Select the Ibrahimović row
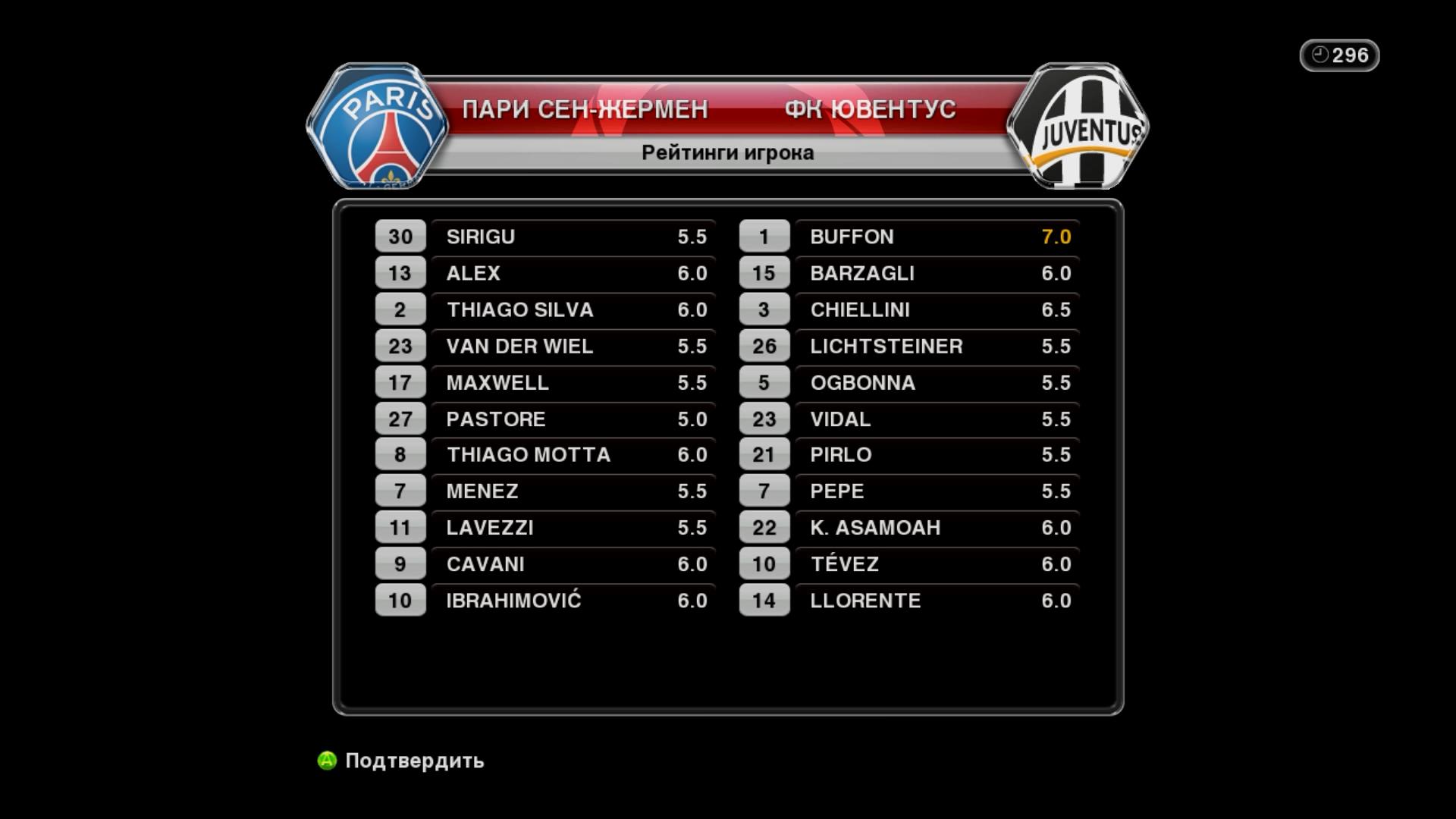Screen dimensions: 1456x819 point(573,601)
